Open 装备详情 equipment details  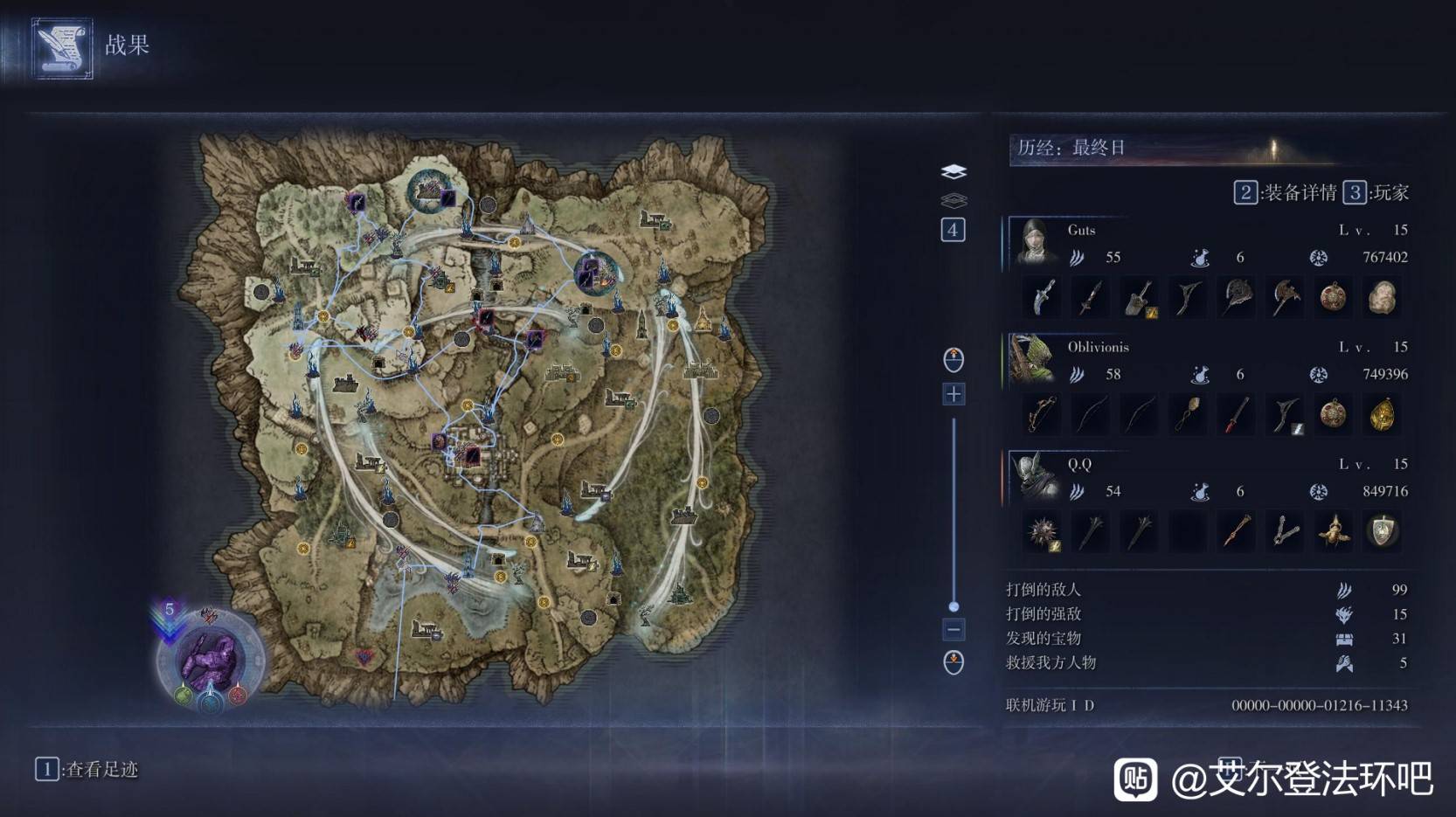pyautogui.click(x=1286, y=193)
